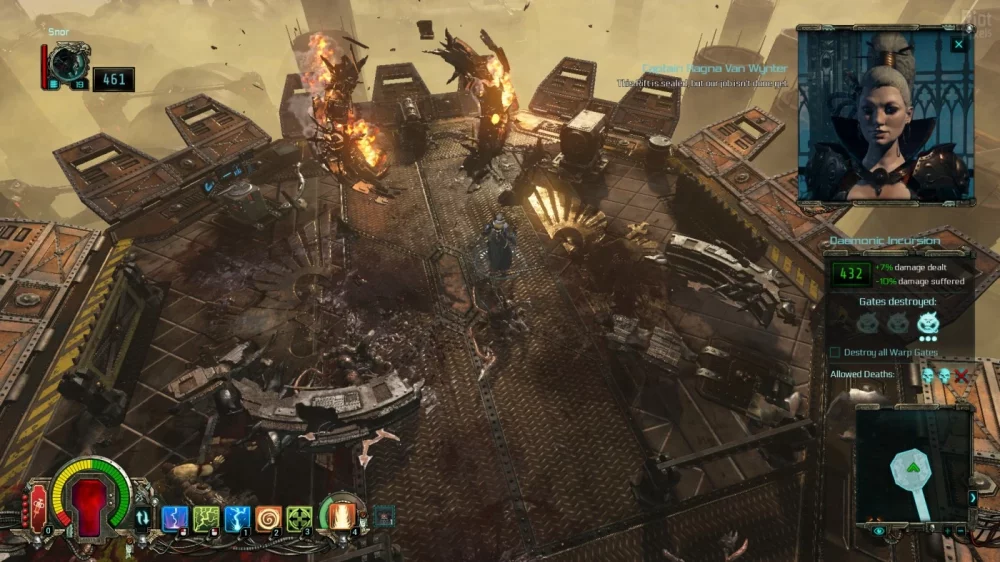Toggle the Destroy all Warp Gates checkbox

coord(836,352)
